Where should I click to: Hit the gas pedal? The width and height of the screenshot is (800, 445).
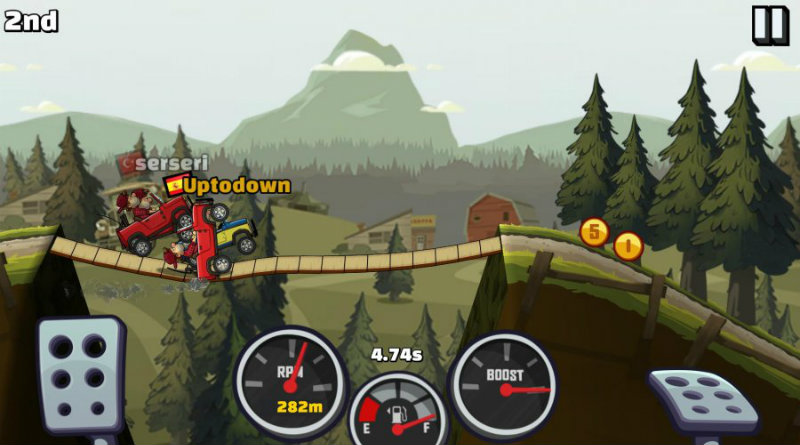[x=703, y=400]
